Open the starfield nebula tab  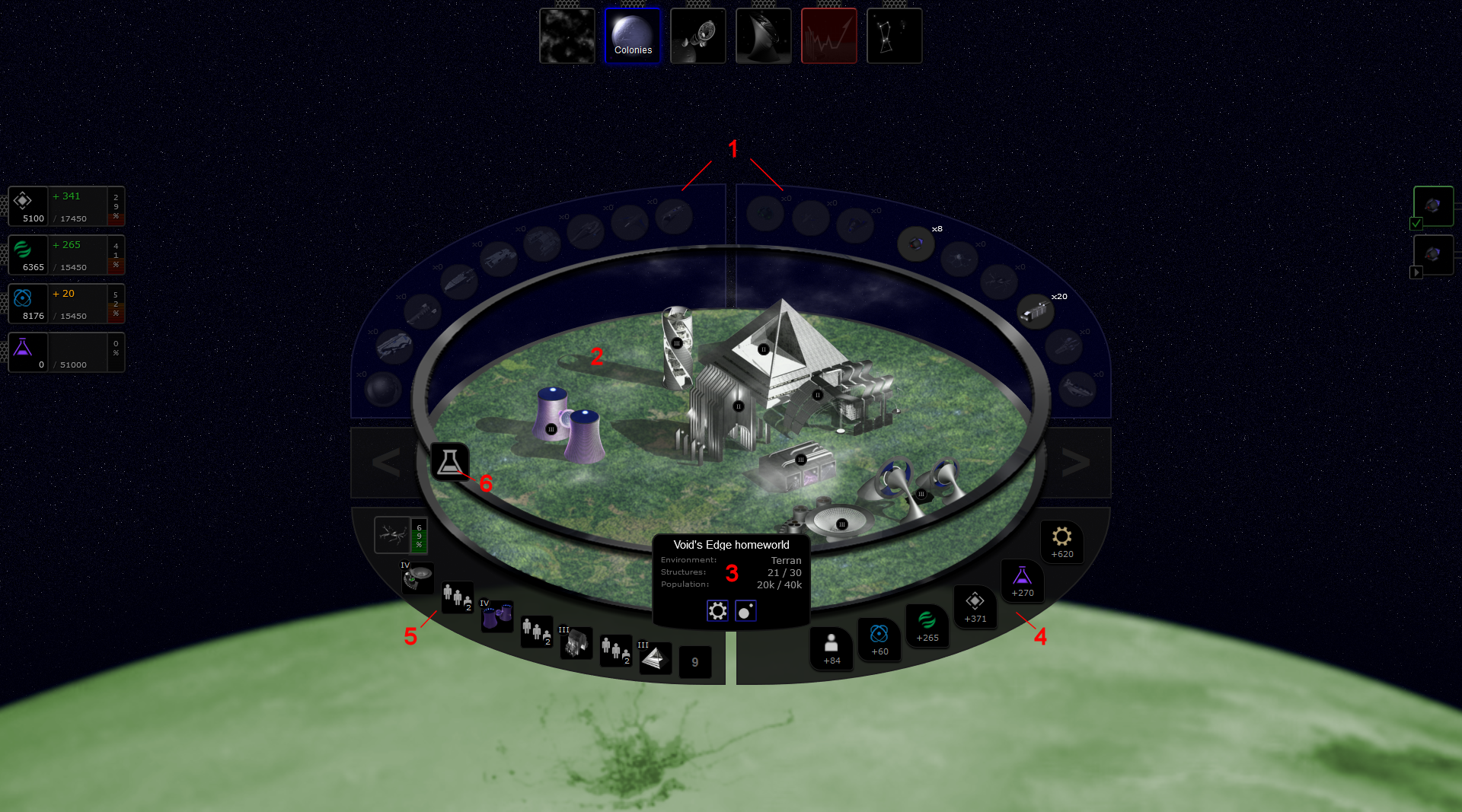[x=567, y=36]
